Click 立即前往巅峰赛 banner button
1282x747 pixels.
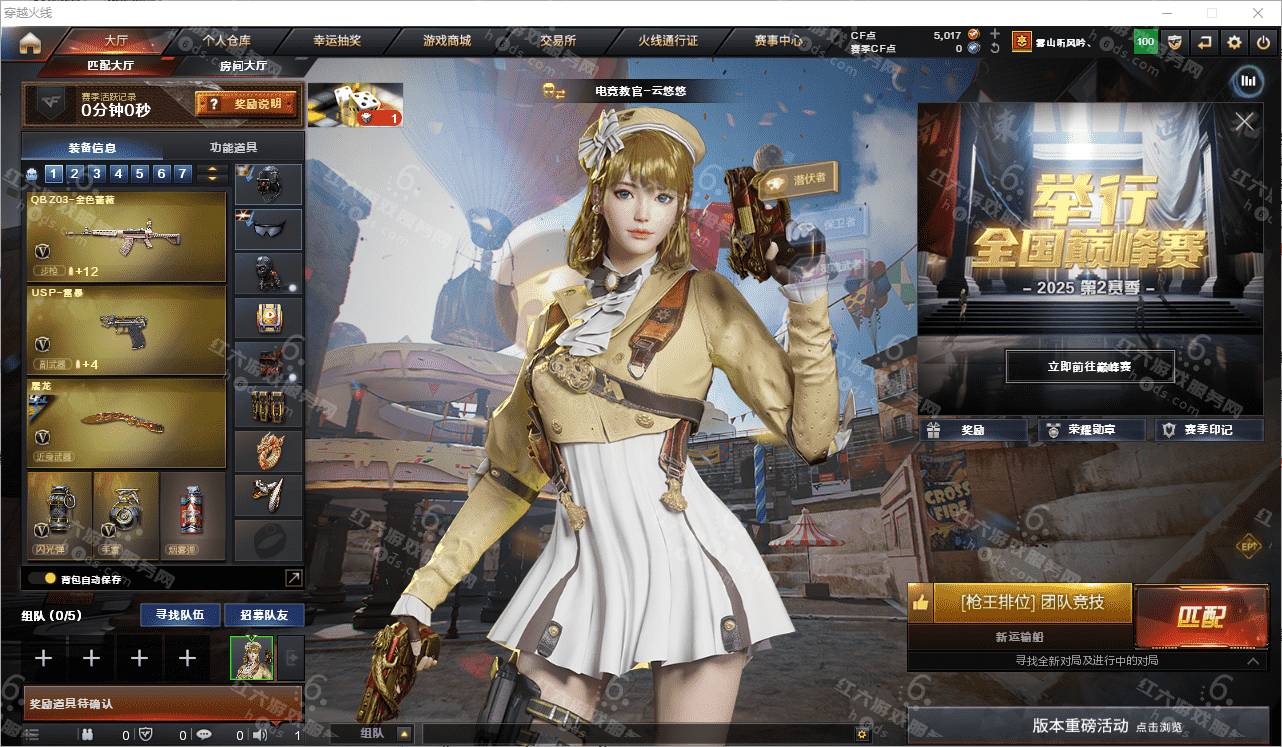coord(1089,367)
